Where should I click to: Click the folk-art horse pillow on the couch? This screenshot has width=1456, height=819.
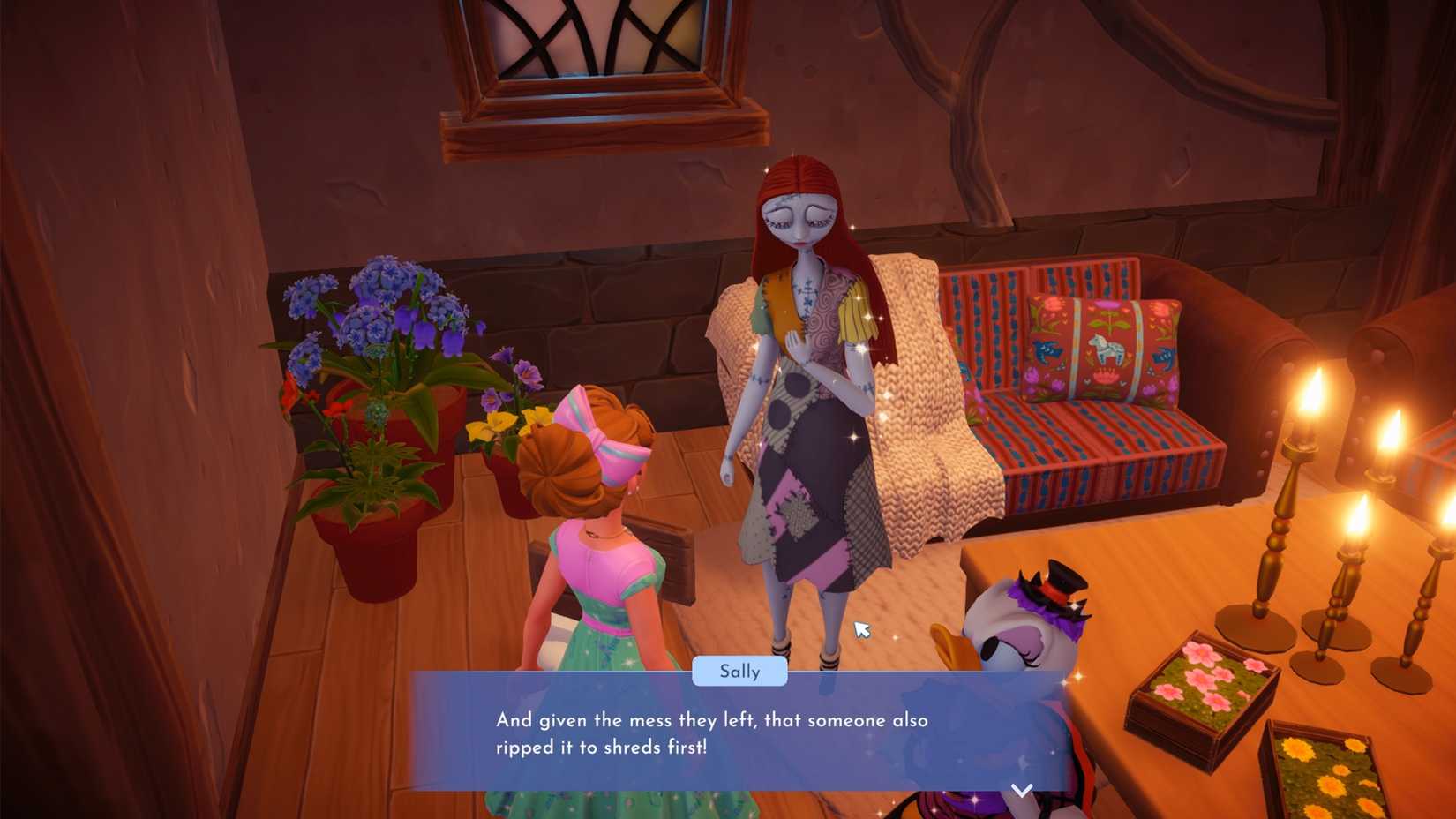1103,349
